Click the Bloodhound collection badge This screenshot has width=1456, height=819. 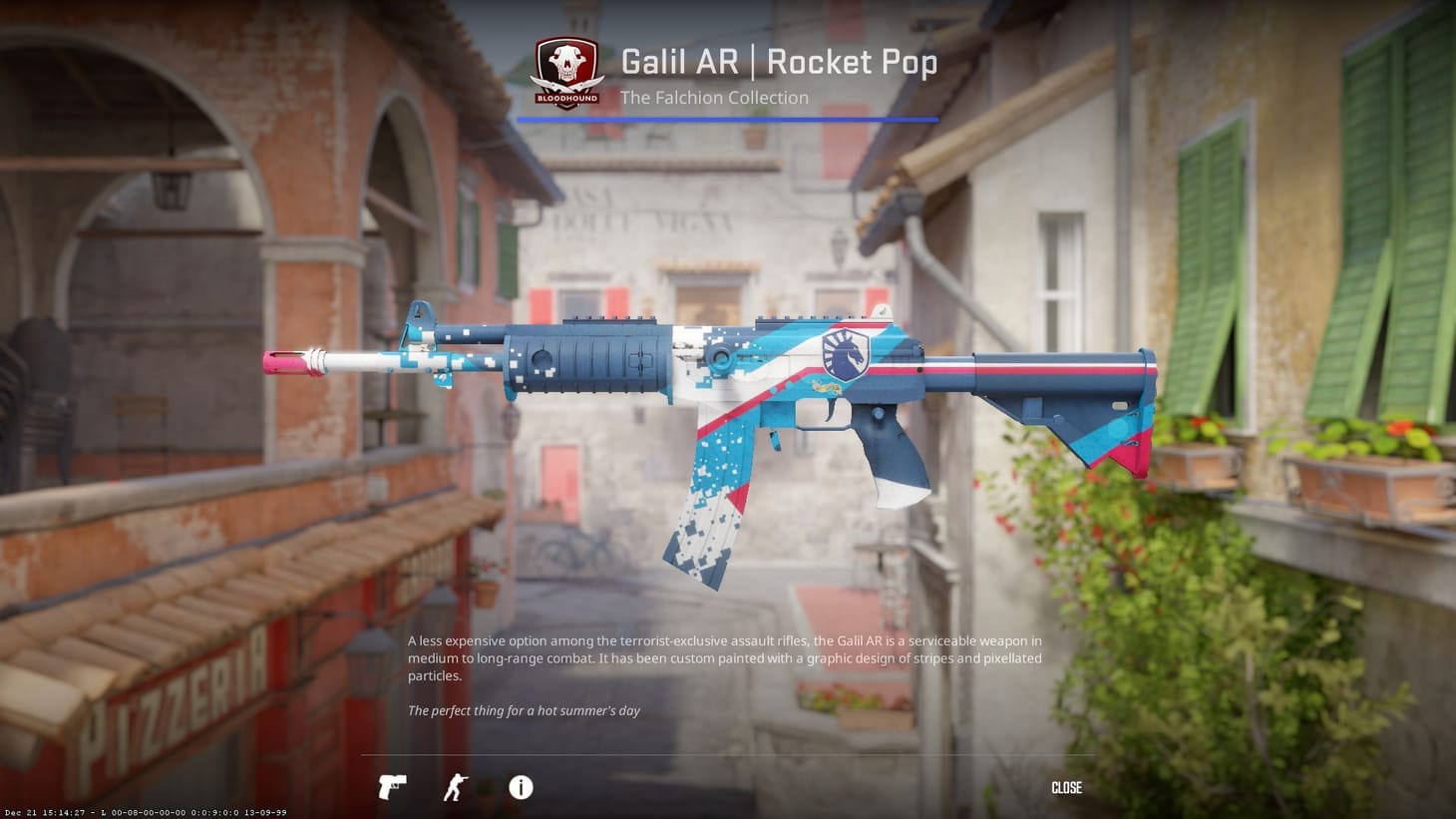(x=566, y=72)
